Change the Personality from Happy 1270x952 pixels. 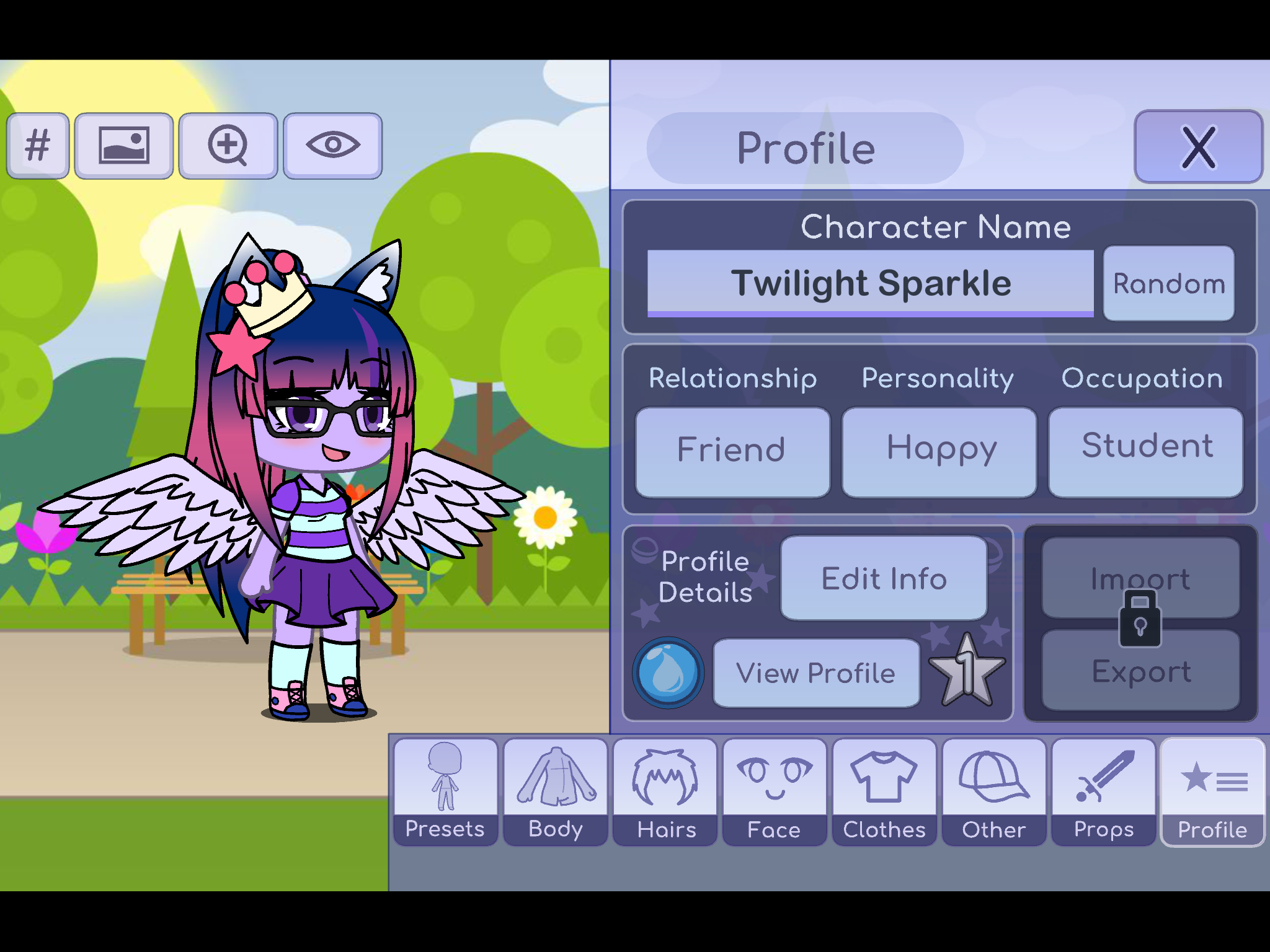pyautogui.click(x=939, y=449)
